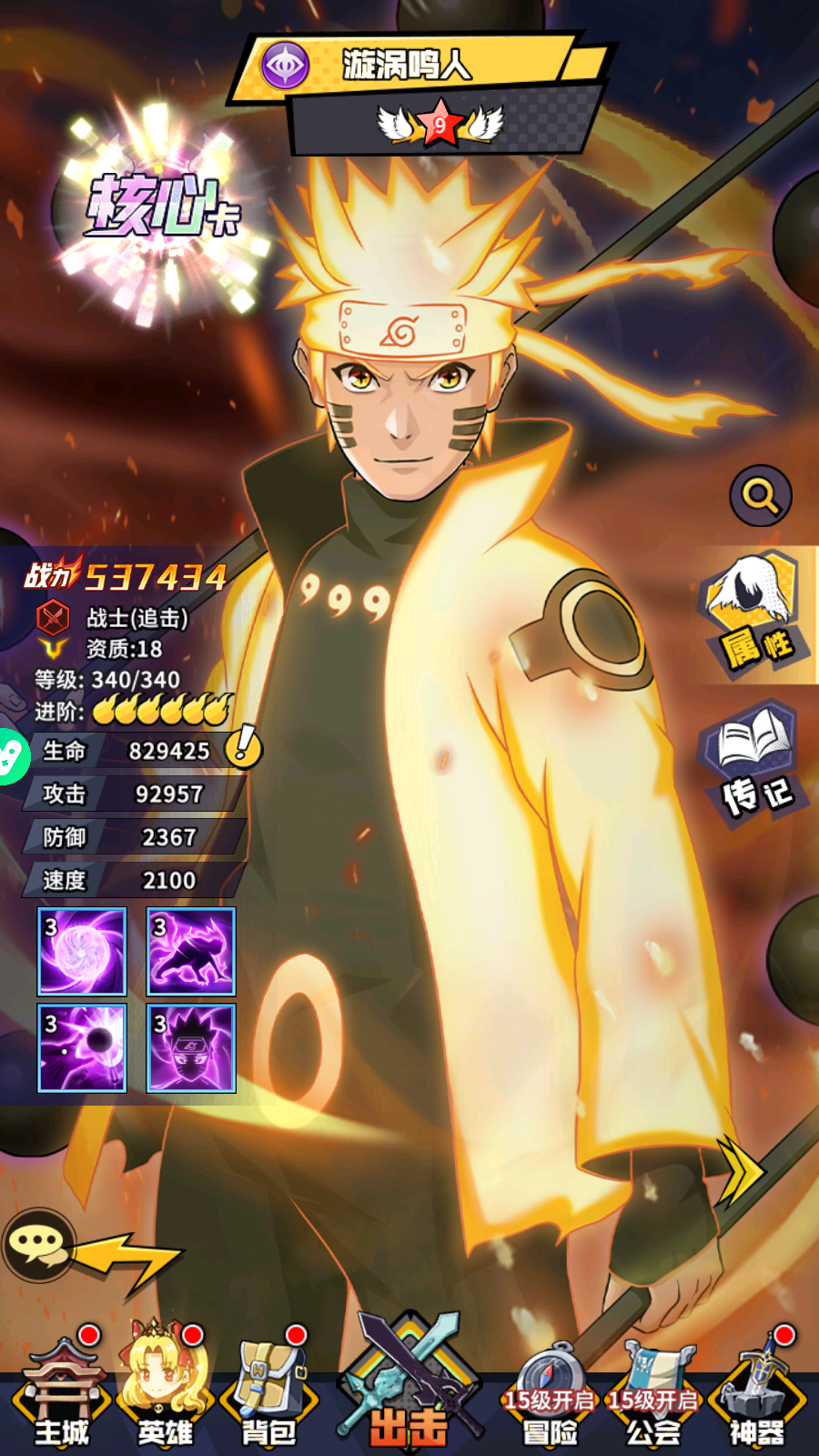Select the dark sphere skill icon

[x=82, y=1048]
